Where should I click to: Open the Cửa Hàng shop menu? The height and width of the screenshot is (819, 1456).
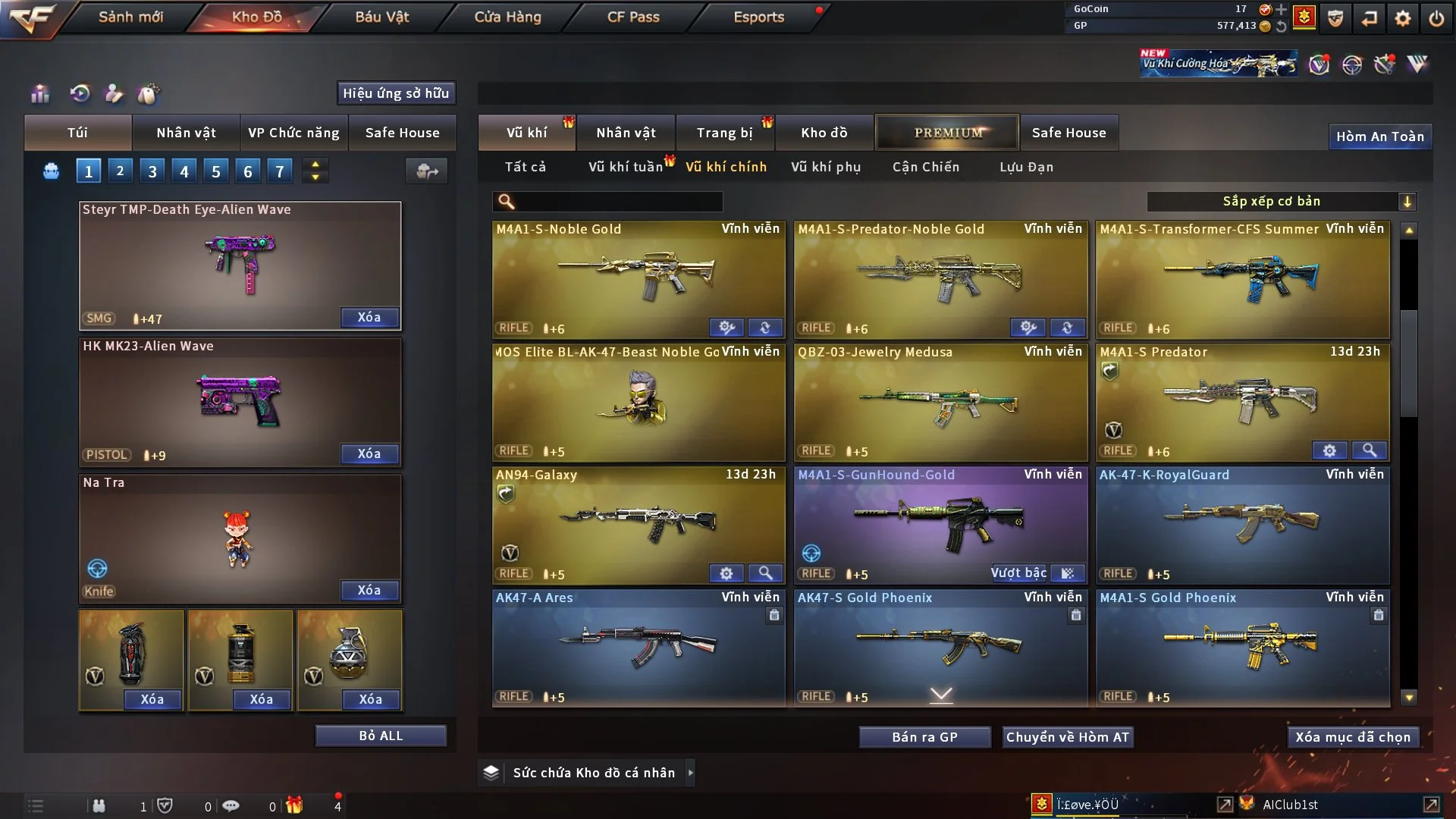coord(507,17)
